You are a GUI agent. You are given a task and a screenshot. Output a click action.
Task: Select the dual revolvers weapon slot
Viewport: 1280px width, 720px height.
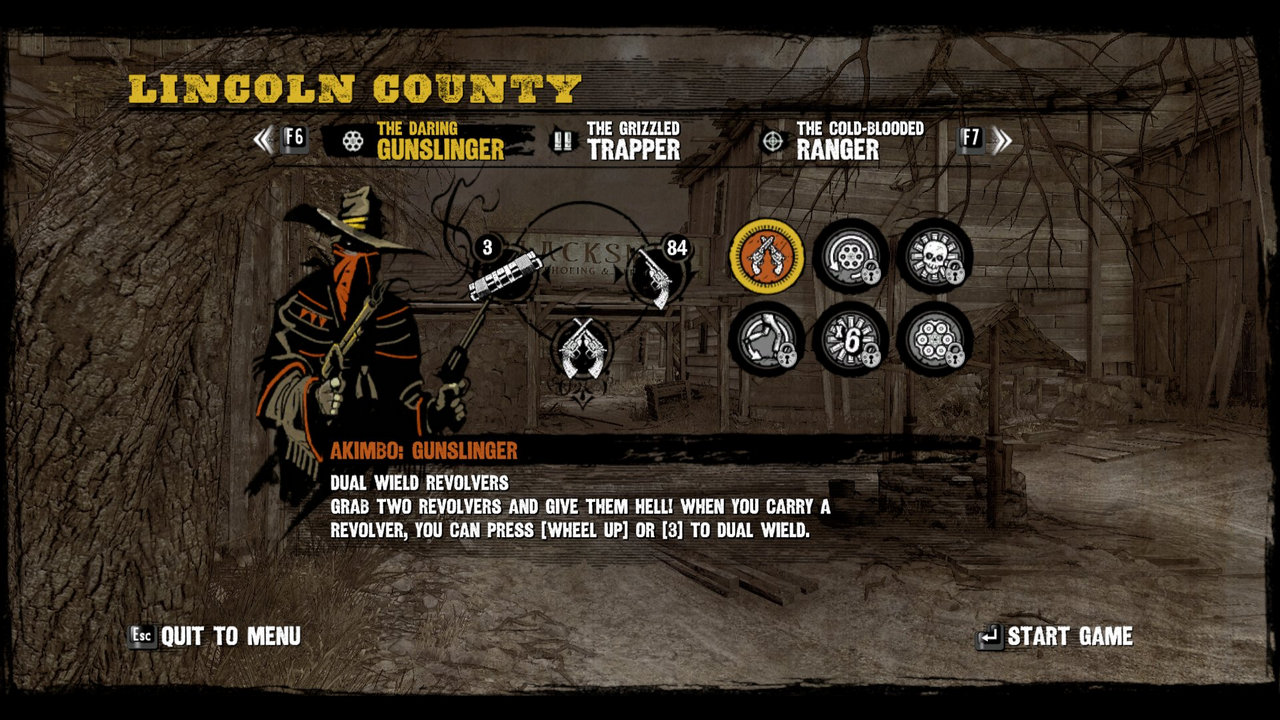click(581, 348)
